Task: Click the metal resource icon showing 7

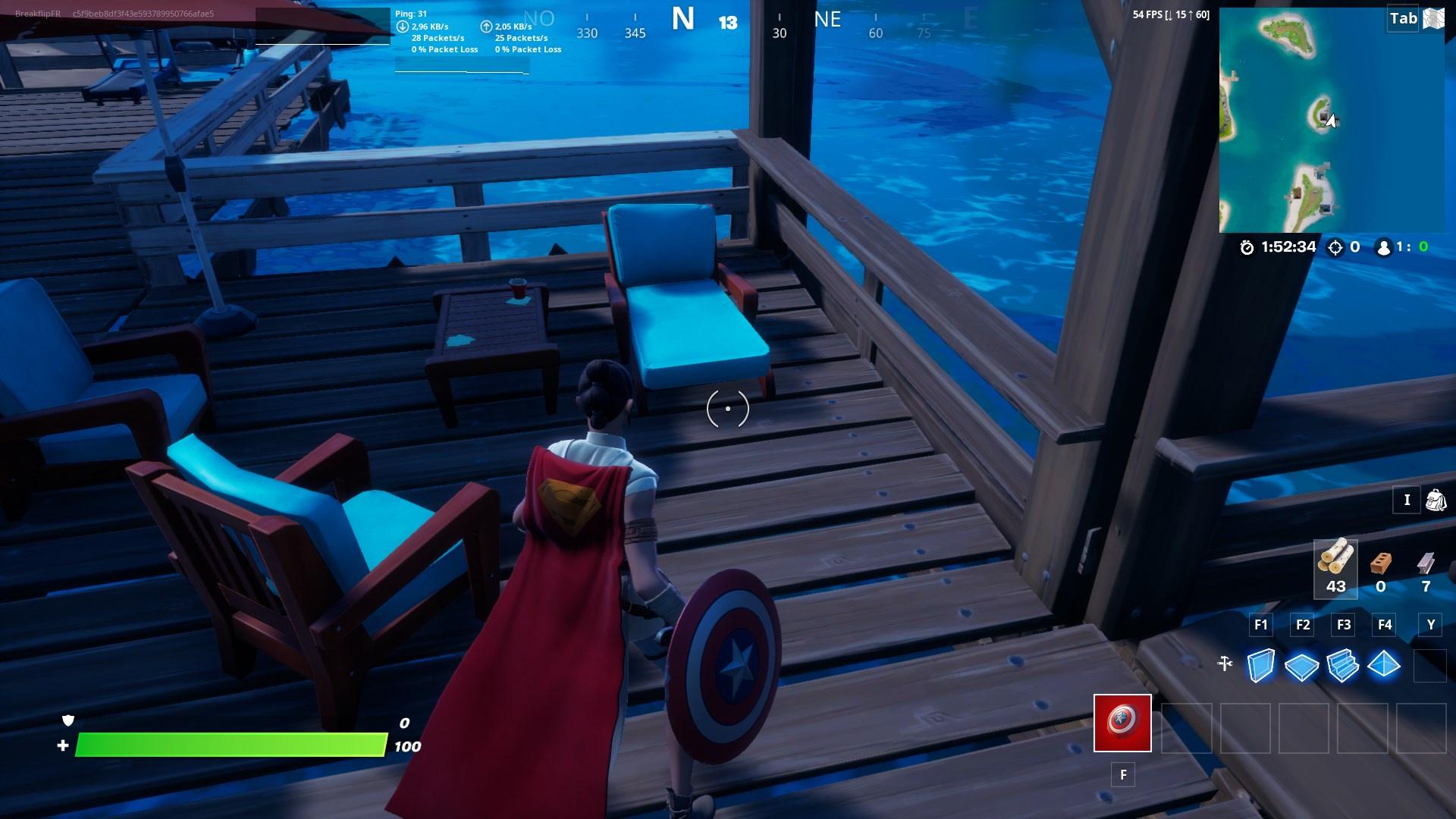Action: 1426,561
